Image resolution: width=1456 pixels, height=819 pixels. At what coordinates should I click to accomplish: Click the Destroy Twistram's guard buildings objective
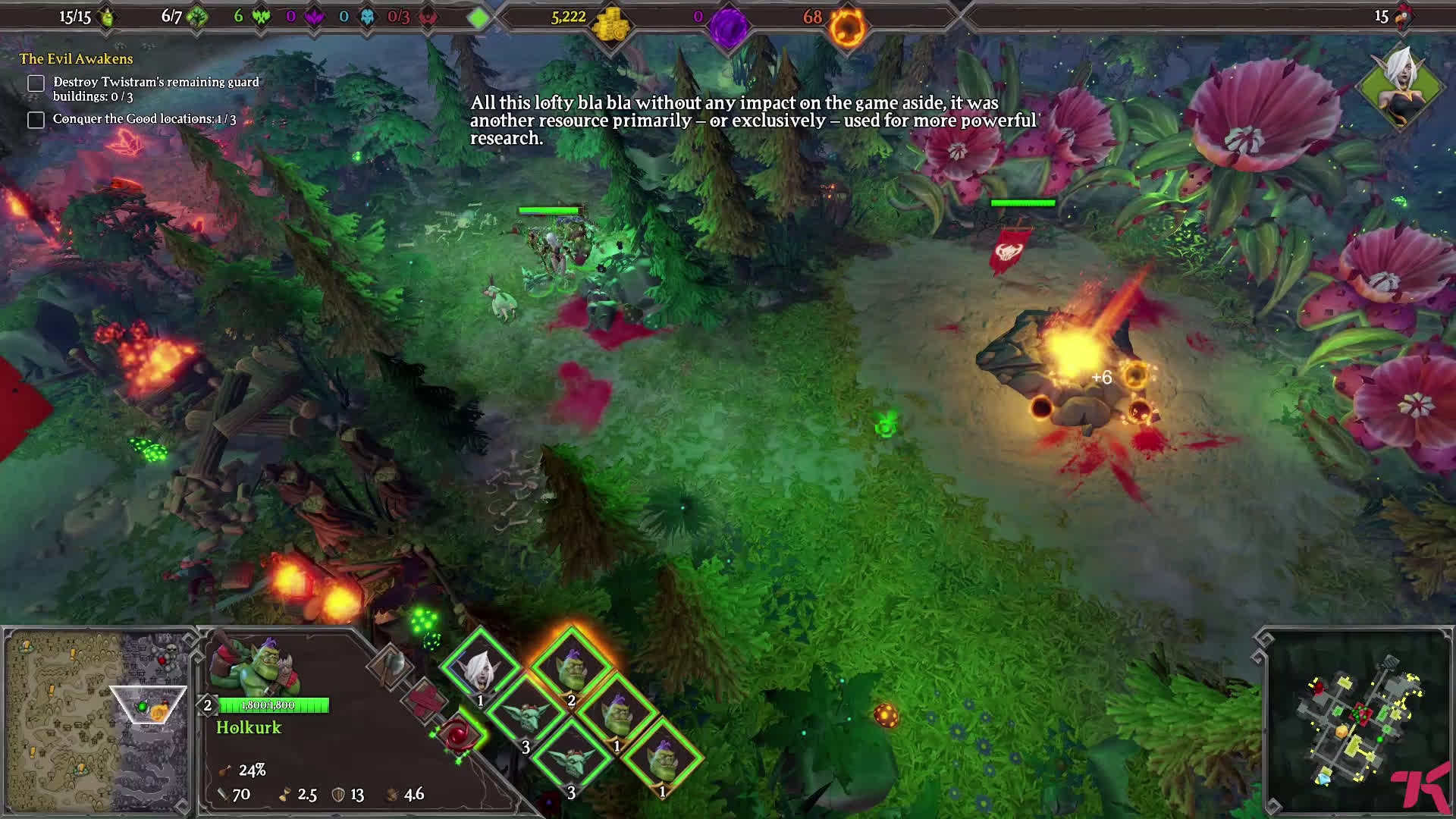click(155, 89)
